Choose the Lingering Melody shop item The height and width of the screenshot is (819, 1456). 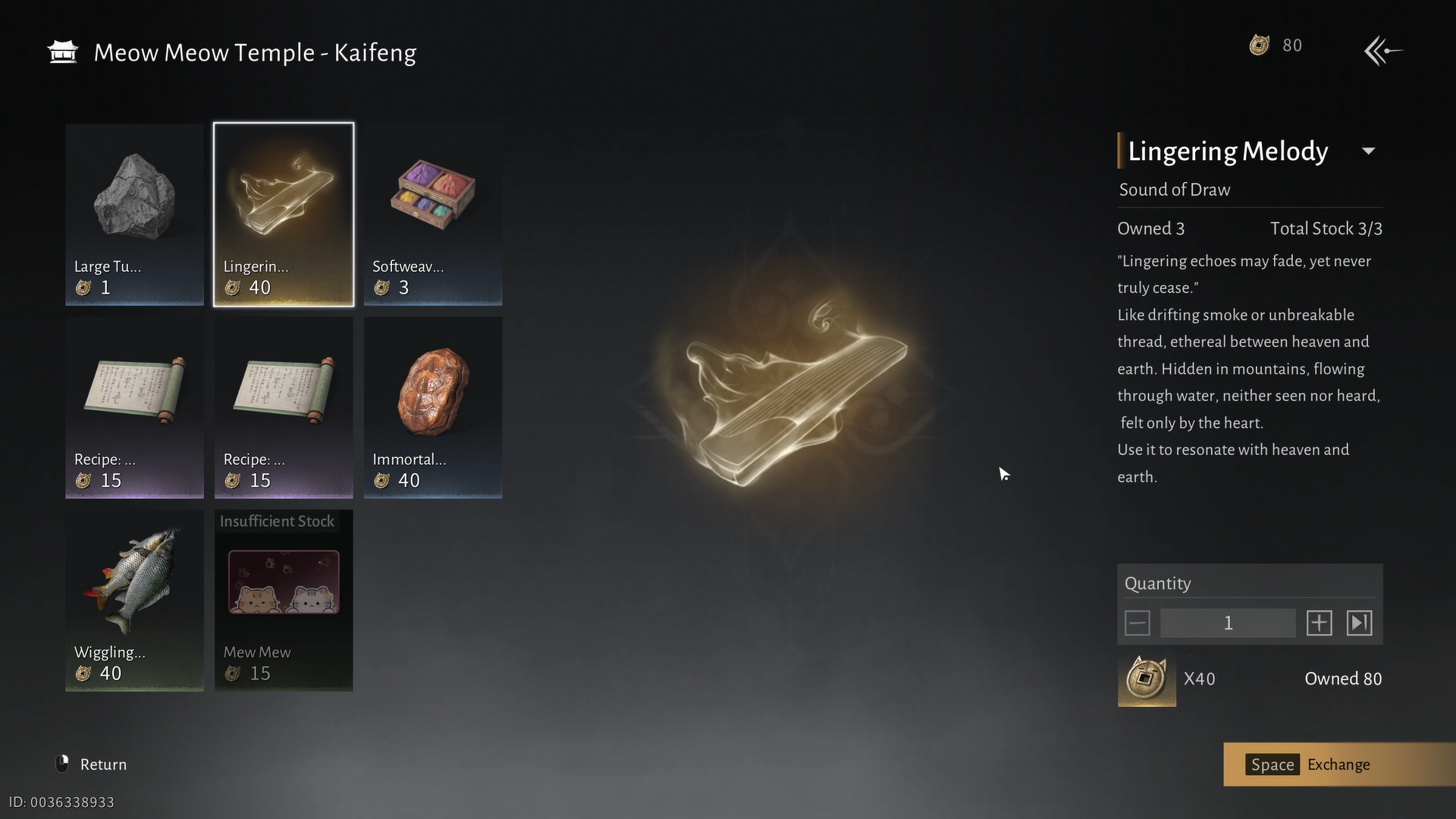pyautogui.click(x=283, y=215)
